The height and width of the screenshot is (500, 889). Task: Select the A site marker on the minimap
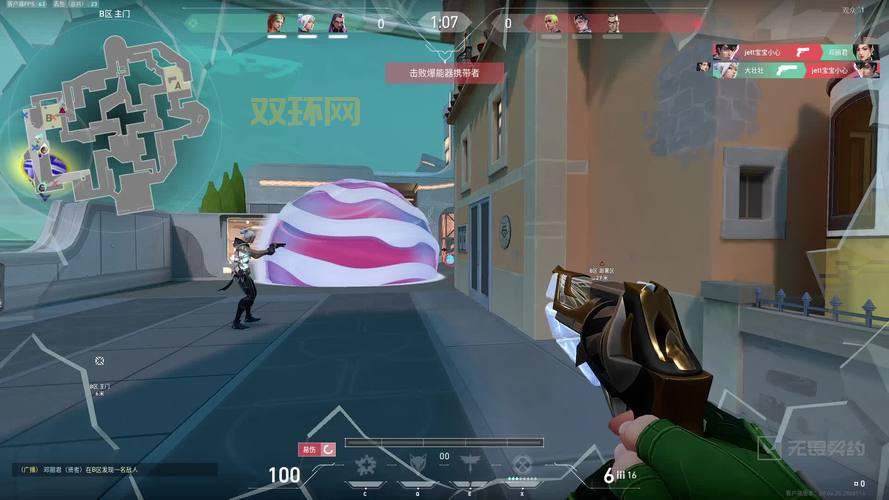click(178, 86)
